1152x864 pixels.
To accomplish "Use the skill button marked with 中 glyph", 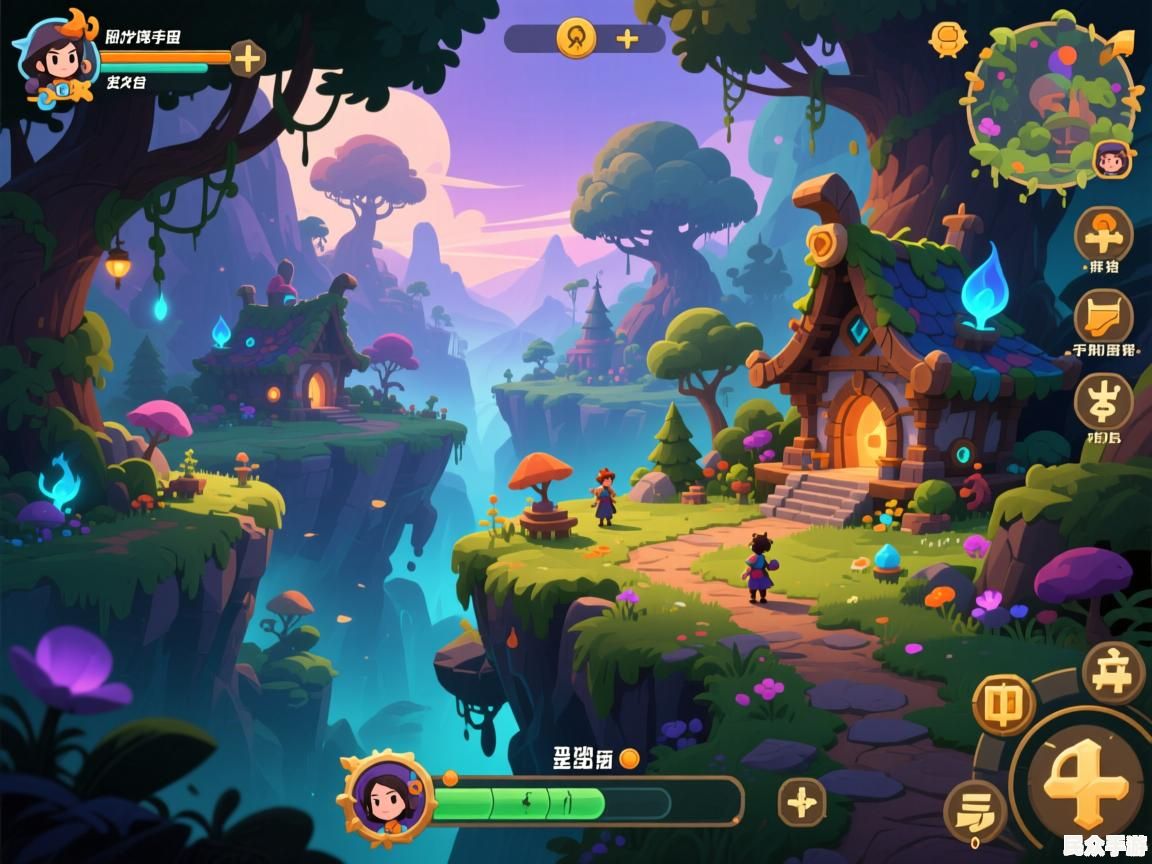I will (x=1003, y=705).
